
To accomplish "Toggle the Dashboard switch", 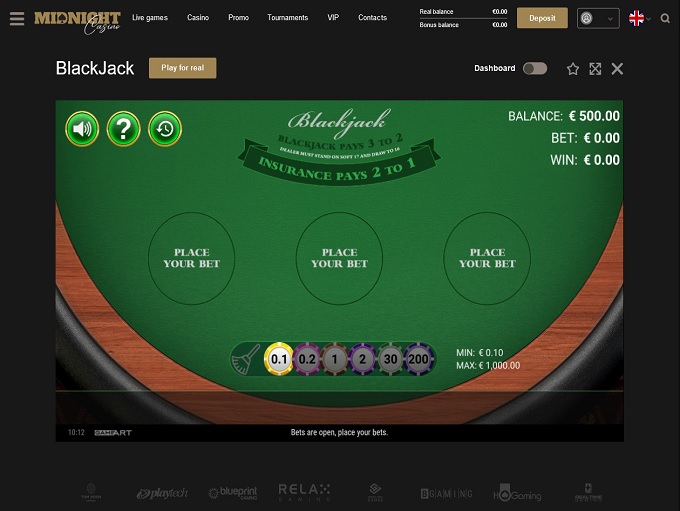I will click(x=535, y=69).
